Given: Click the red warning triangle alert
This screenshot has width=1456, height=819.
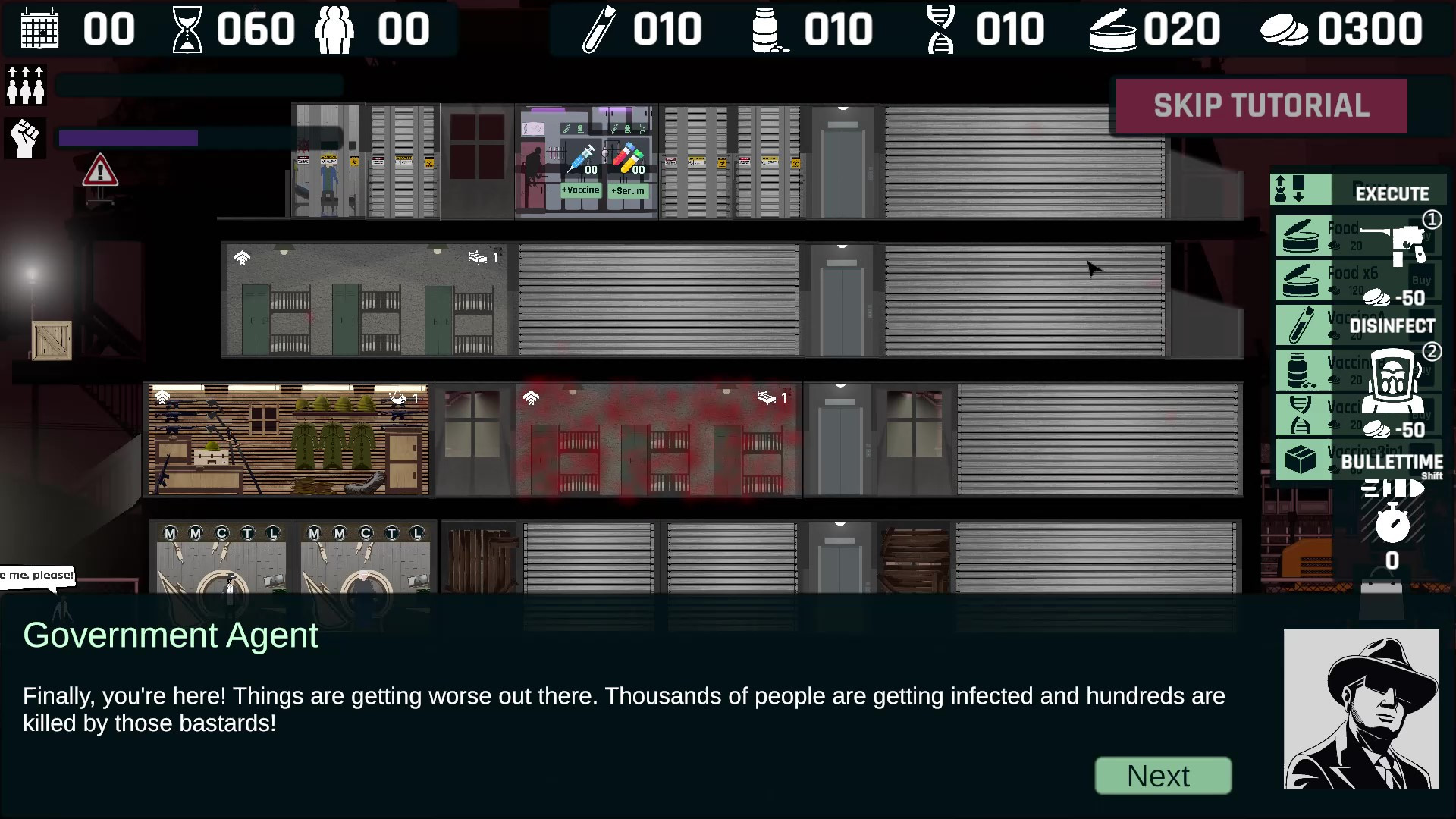Looking at the screenshot, I should click(x=99, y=171).
